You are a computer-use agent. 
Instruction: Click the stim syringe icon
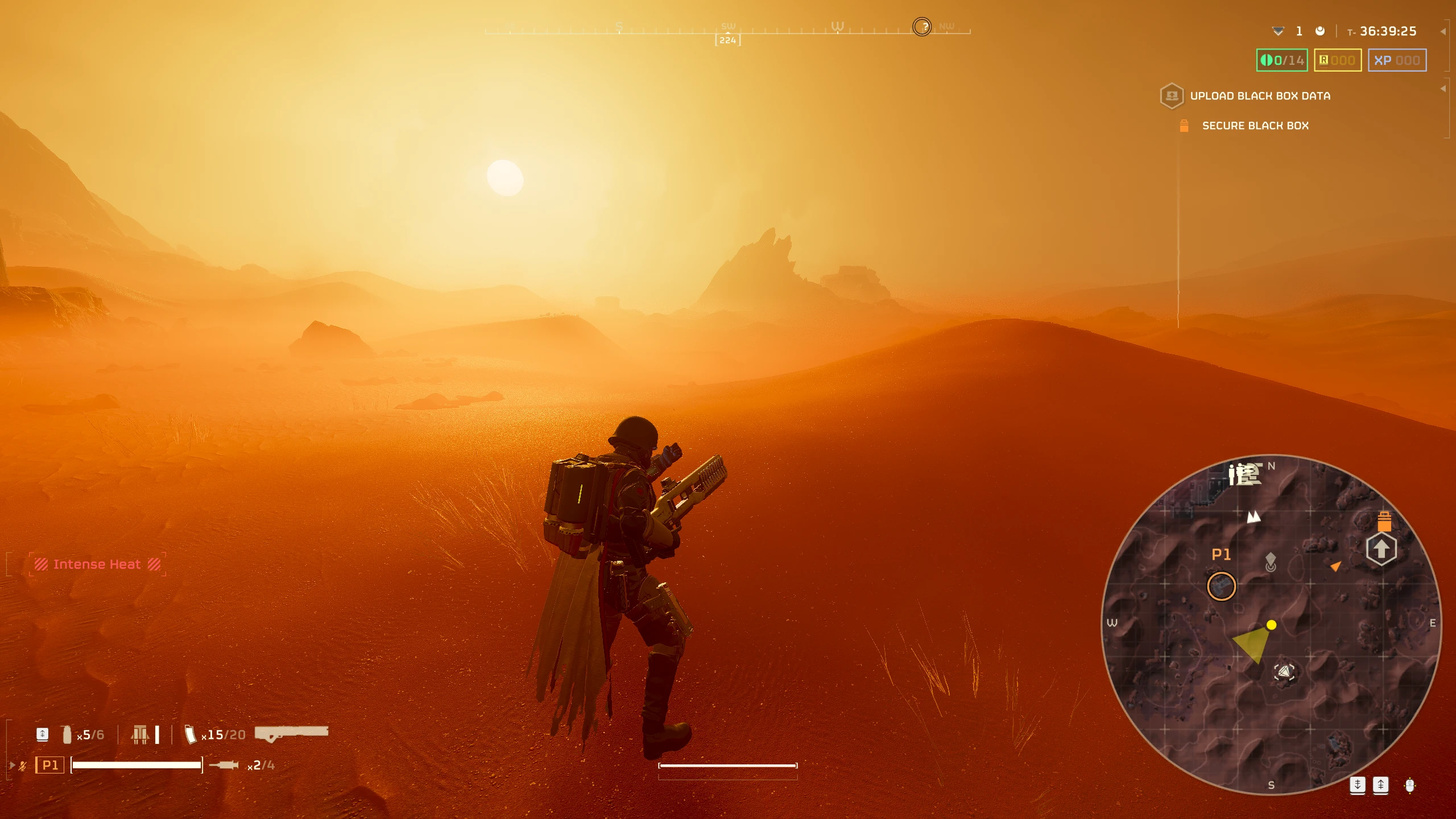pos(224,765)
